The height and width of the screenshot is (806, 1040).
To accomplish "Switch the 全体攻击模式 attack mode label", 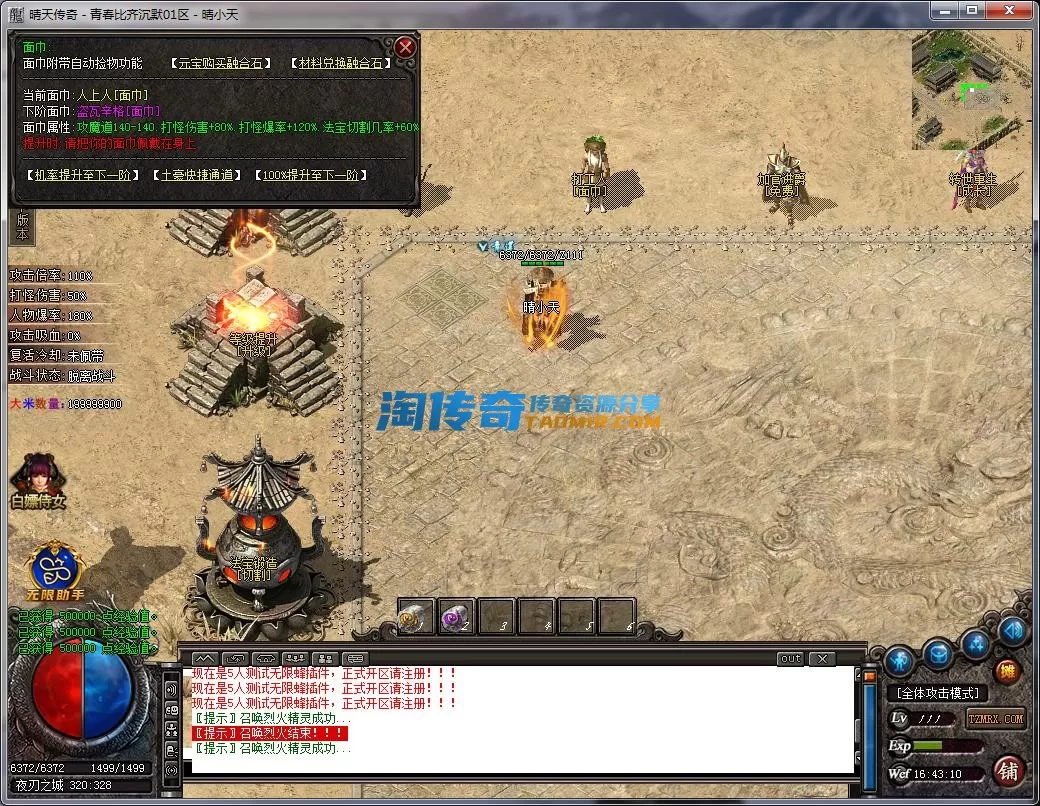I will (x=938, y=693).
